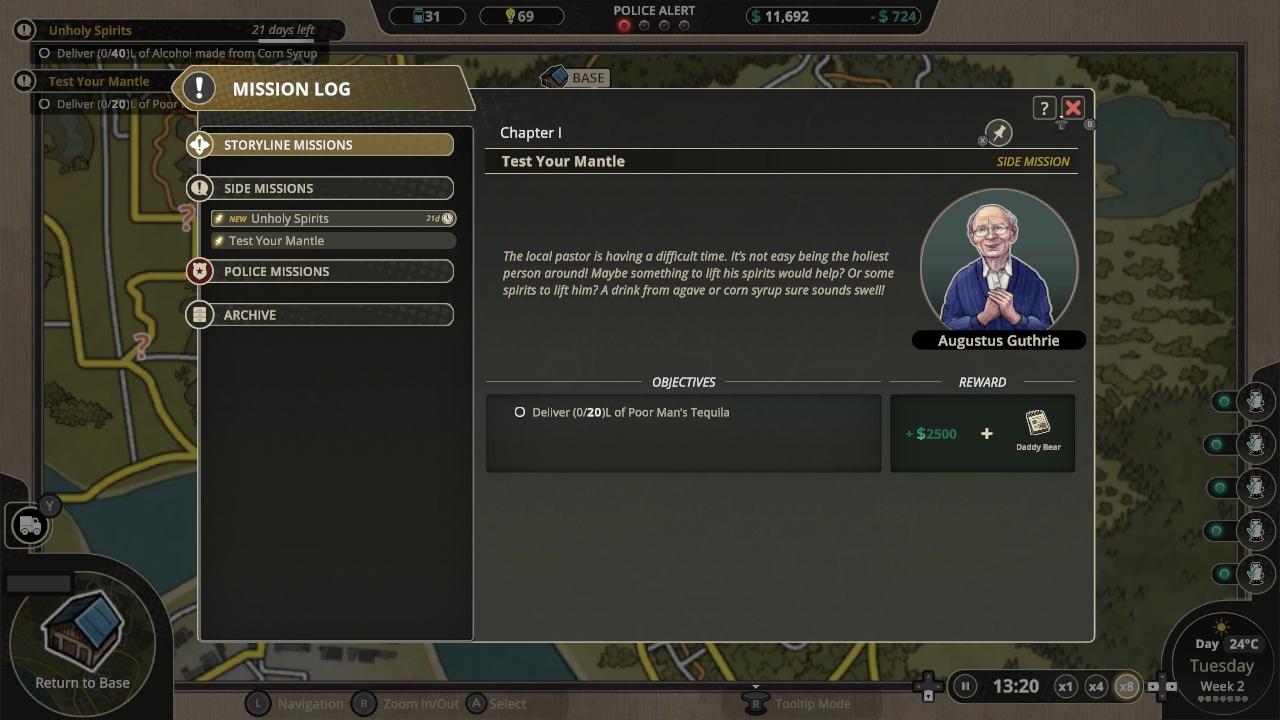This screenshot has height=720, width=1280.
Task: Pause the game time
Action: point(965,686)
